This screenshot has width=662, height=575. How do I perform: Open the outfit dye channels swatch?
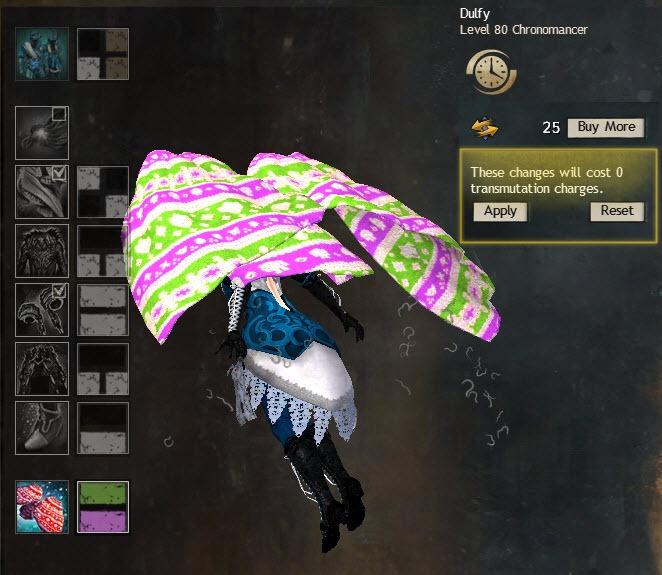coord(103,53)
